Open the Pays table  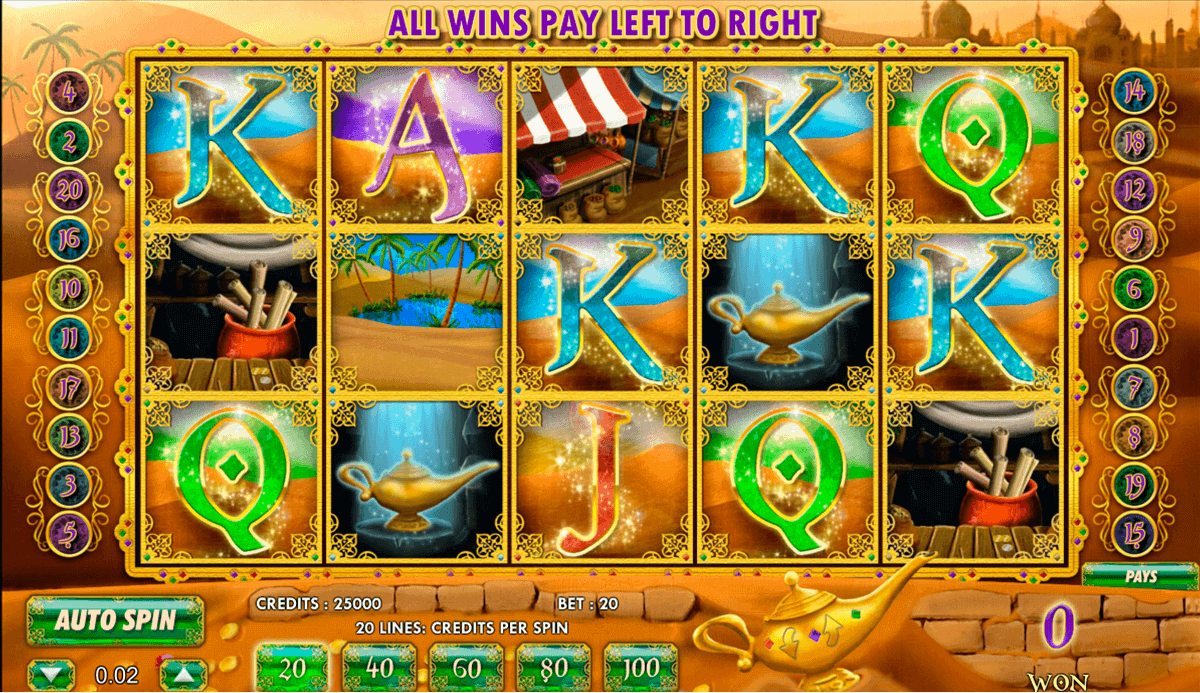click(1141, 577)
